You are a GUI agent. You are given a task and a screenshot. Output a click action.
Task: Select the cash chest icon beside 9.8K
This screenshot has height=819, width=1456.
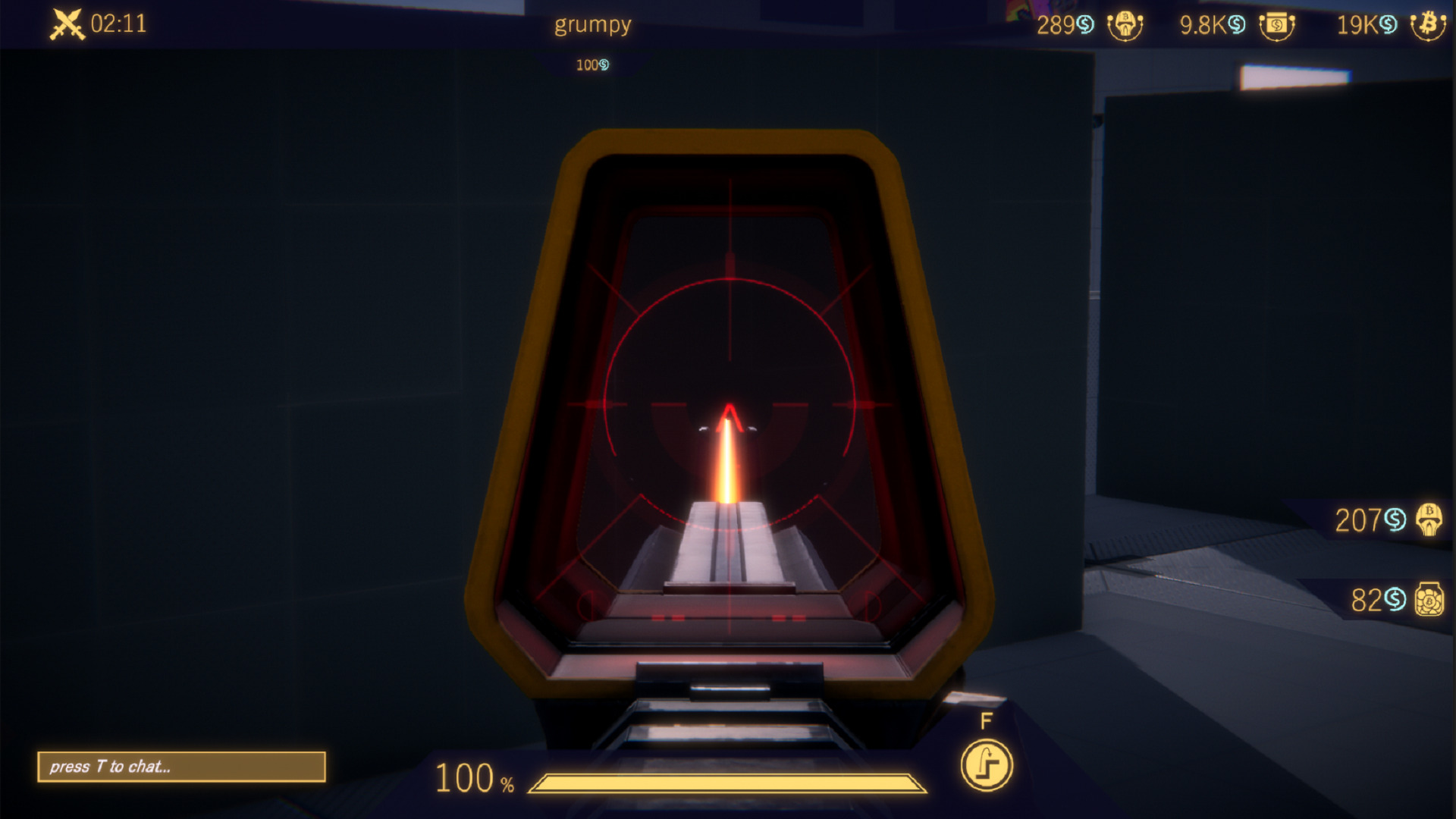pyautogui.click(x=1277, y=26)
